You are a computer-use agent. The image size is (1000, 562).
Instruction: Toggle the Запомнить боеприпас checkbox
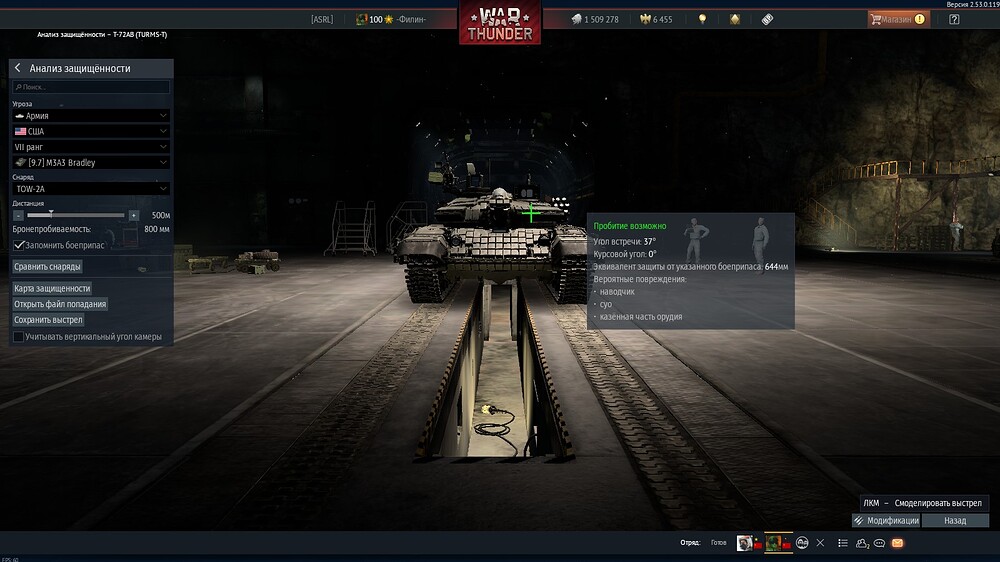[19, 244]
